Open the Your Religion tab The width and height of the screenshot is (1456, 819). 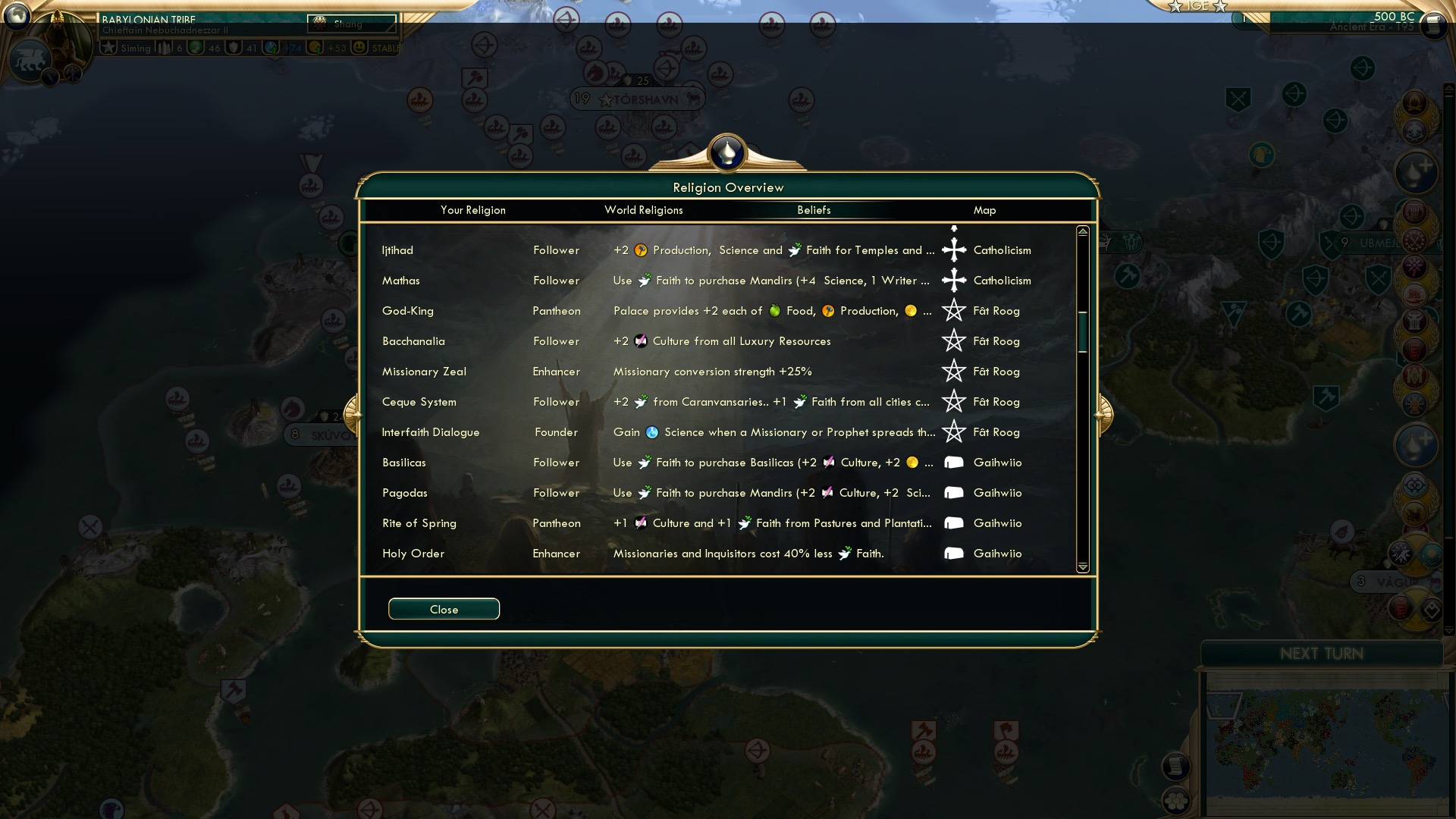(474, 210)
